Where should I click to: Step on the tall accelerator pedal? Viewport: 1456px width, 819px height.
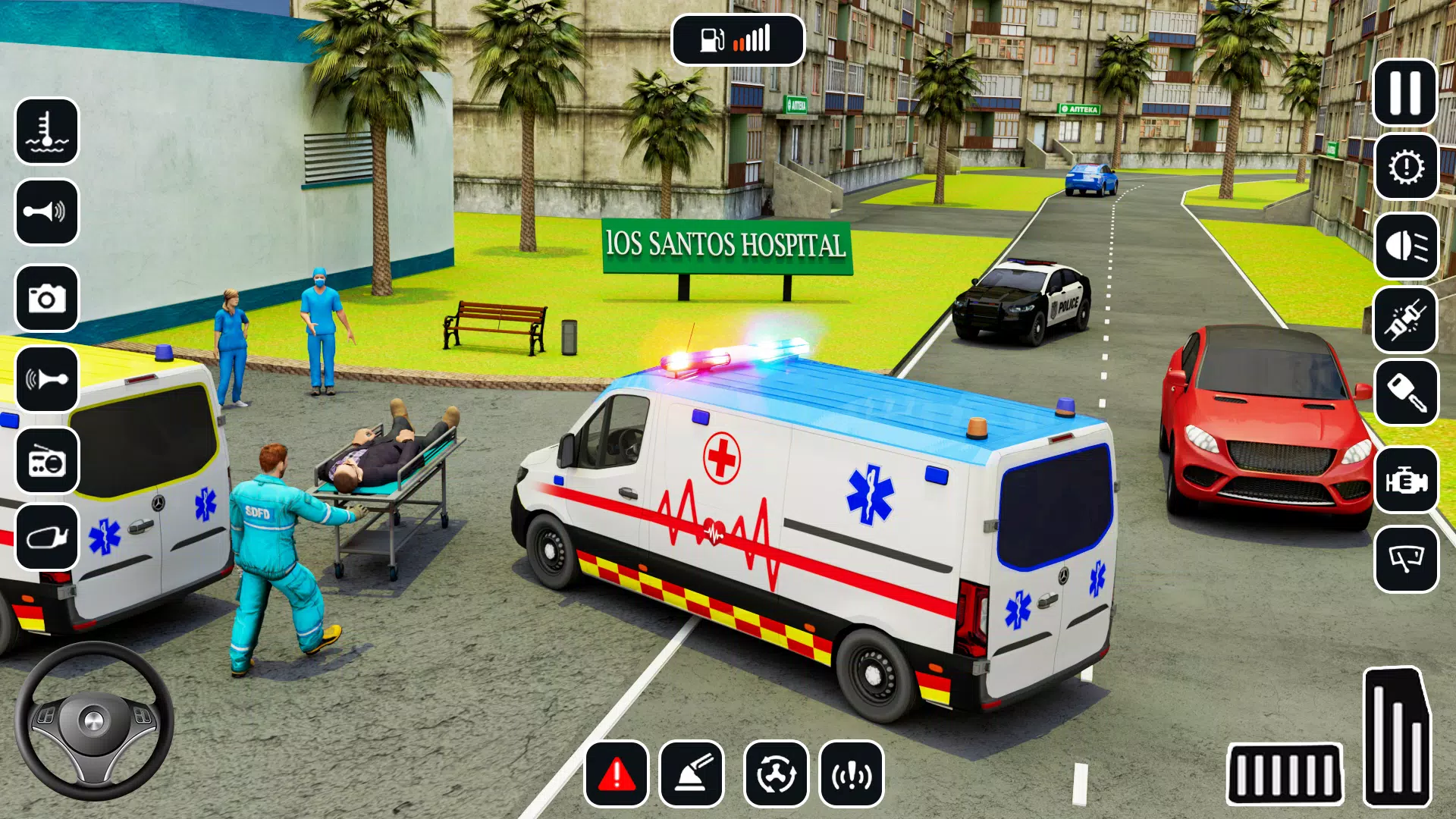click(1397, 736)
